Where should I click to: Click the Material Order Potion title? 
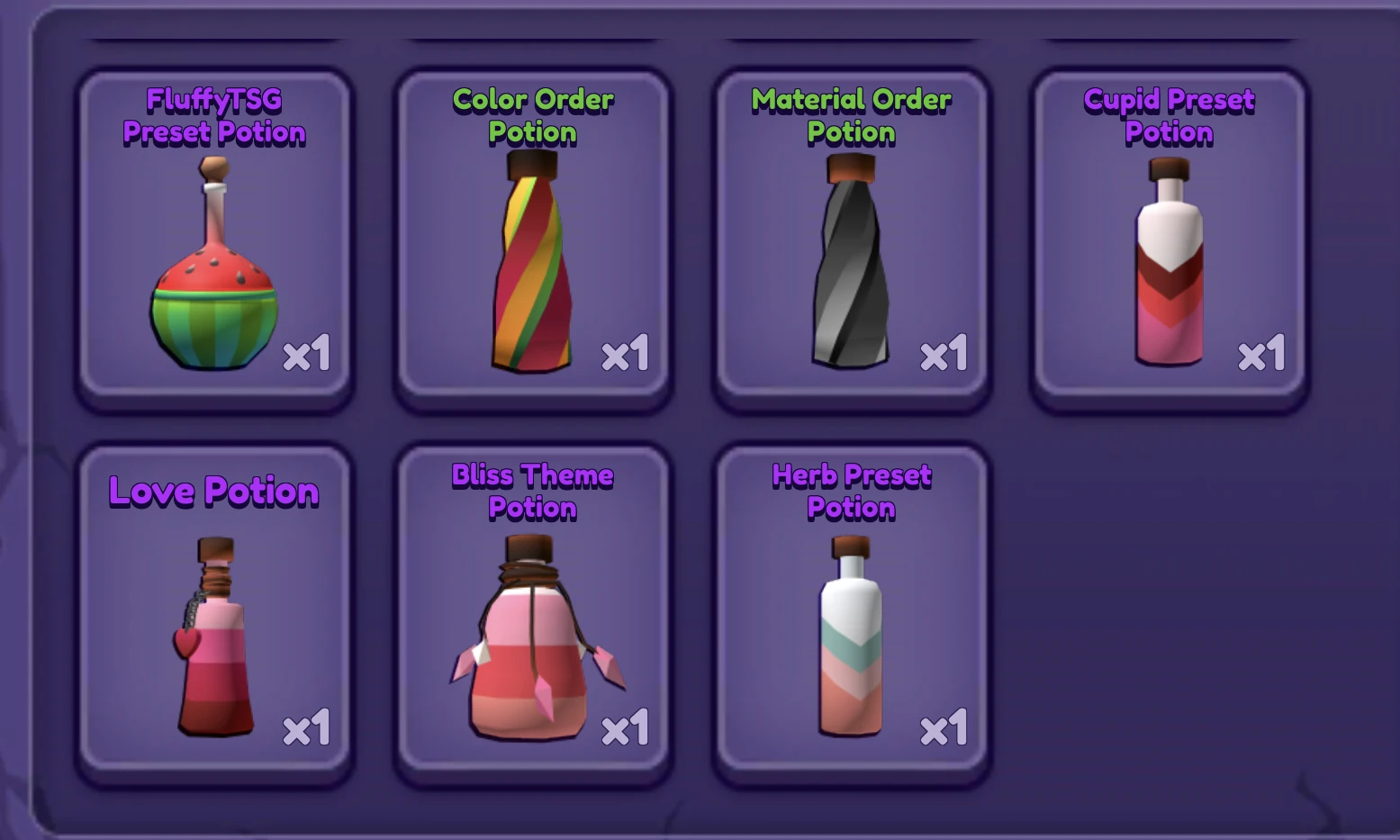pyautogui.click(x=851, y=117)
